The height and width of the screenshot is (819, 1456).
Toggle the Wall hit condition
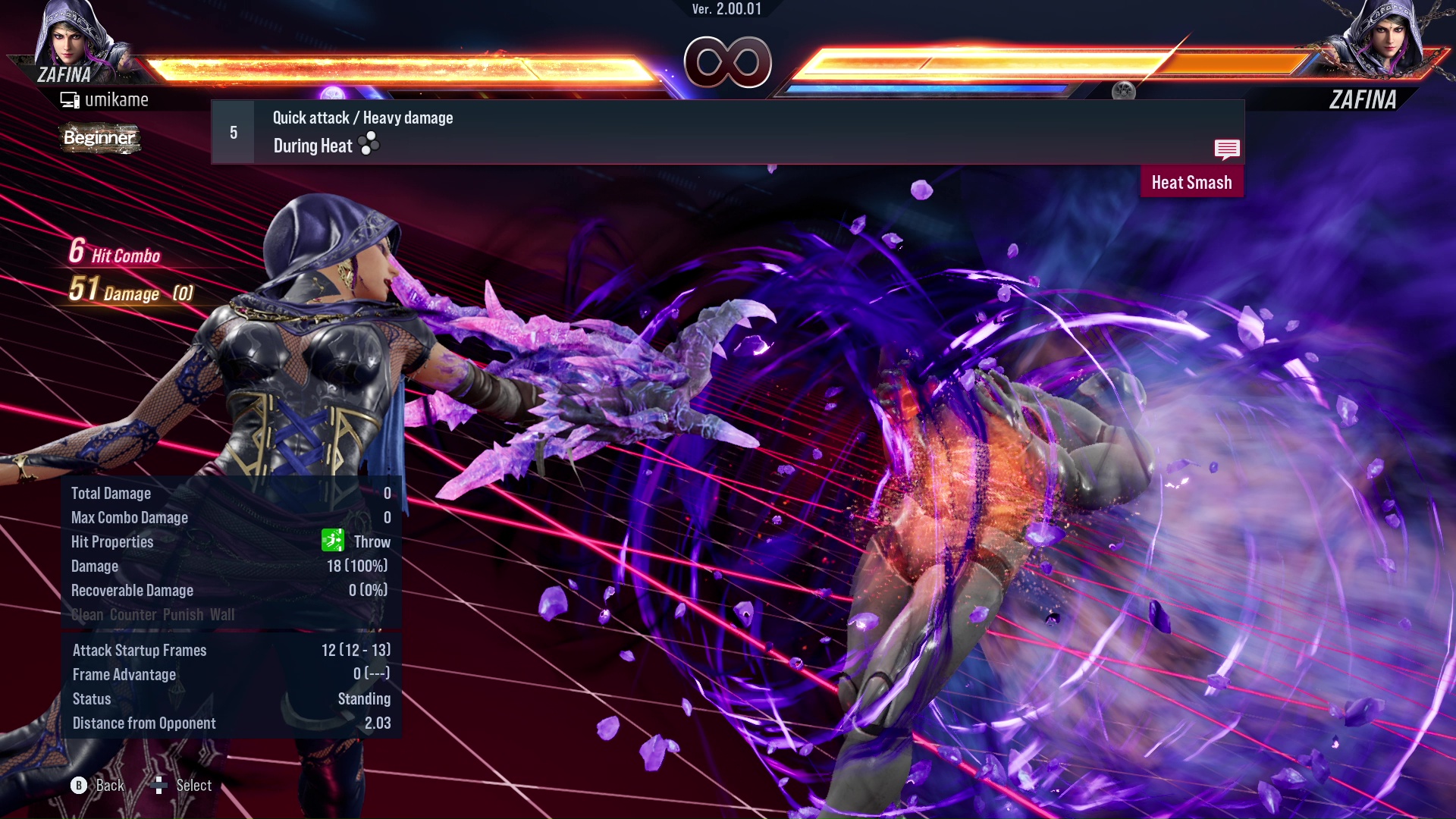[x=224, y=615]
